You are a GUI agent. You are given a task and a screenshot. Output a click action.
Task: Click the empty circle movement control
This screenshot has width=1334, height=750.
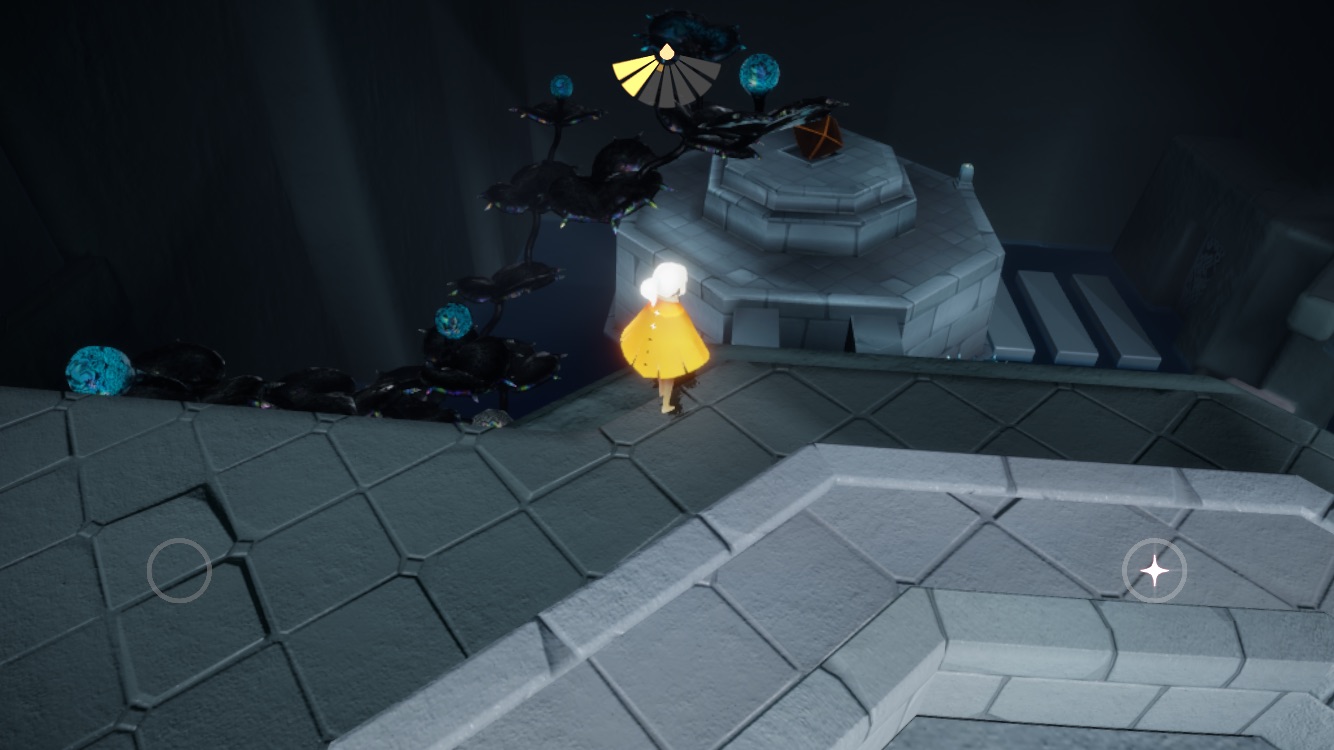179,570
